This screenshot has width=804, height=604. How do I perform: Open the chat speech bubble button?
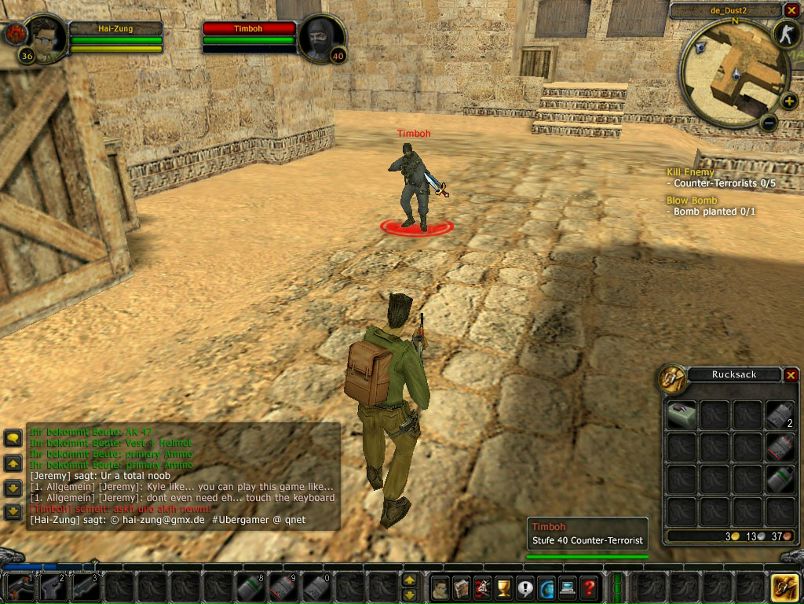pyautogui.click(x=13, y=438)
